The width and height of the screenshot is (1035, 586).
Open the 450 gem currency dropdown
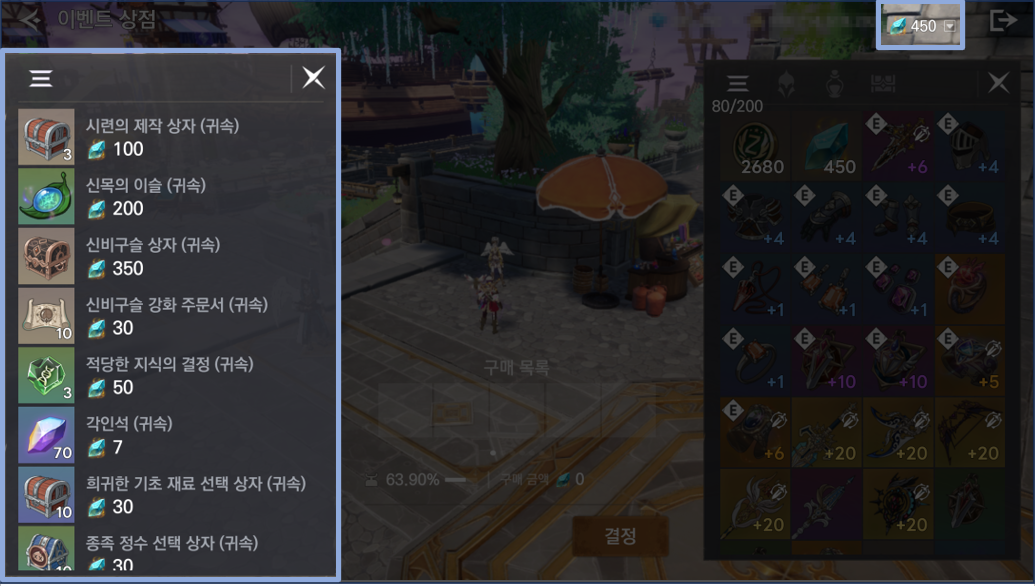coord(950,27)
